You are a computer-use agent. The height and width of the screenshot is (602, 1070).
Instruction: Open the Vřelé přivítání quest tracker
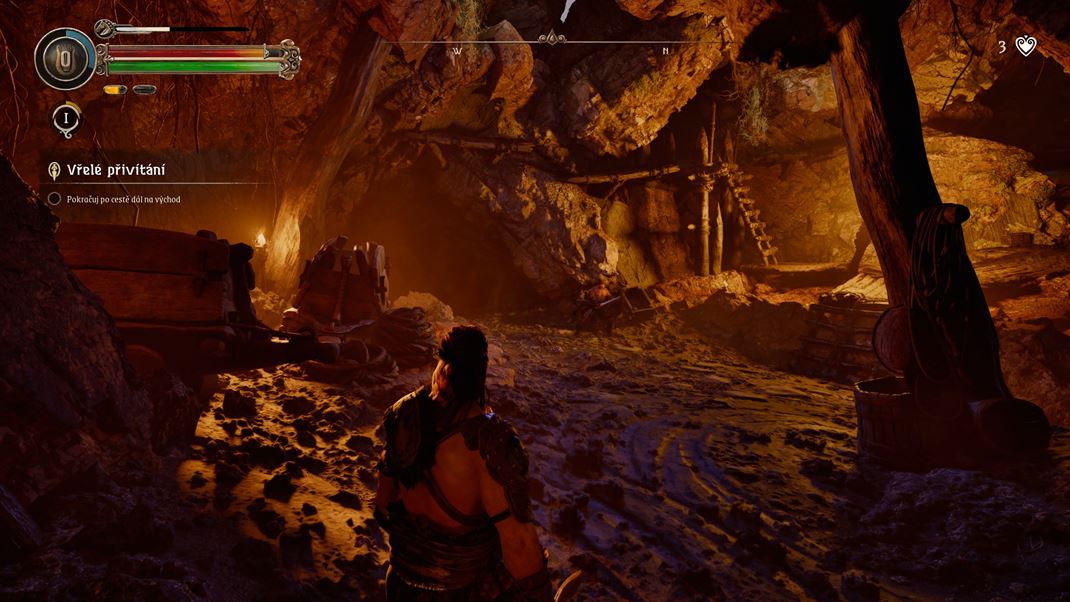tap(115, 171)
